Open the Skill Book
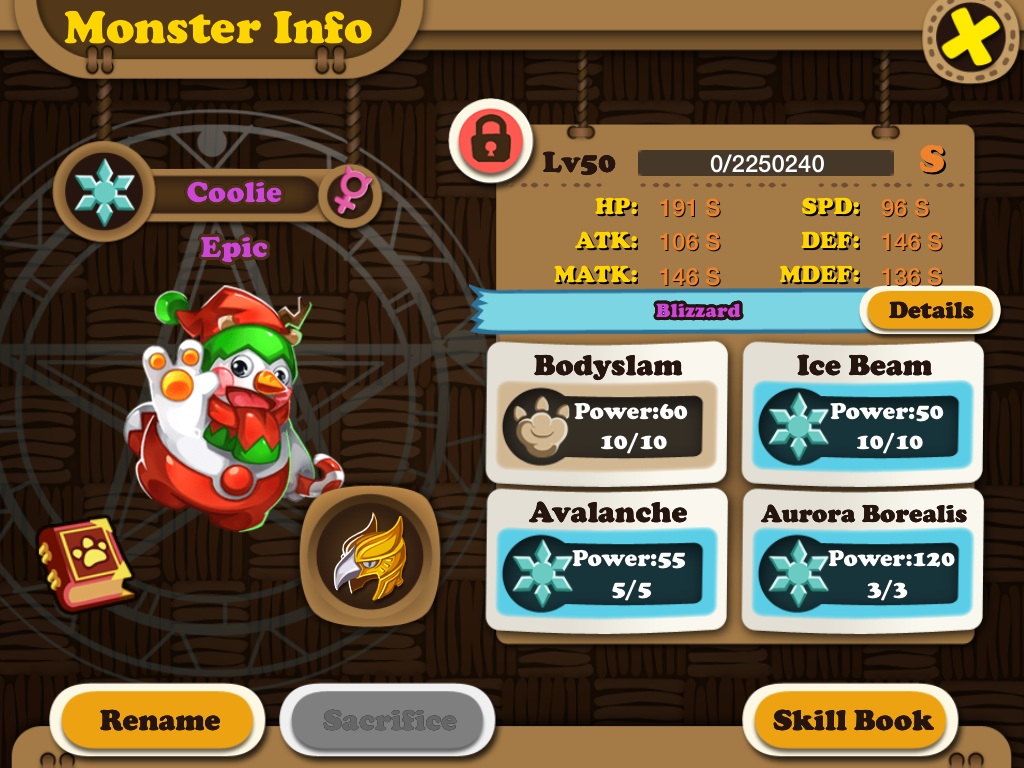 pyautogui.click(x=852, y=721)
